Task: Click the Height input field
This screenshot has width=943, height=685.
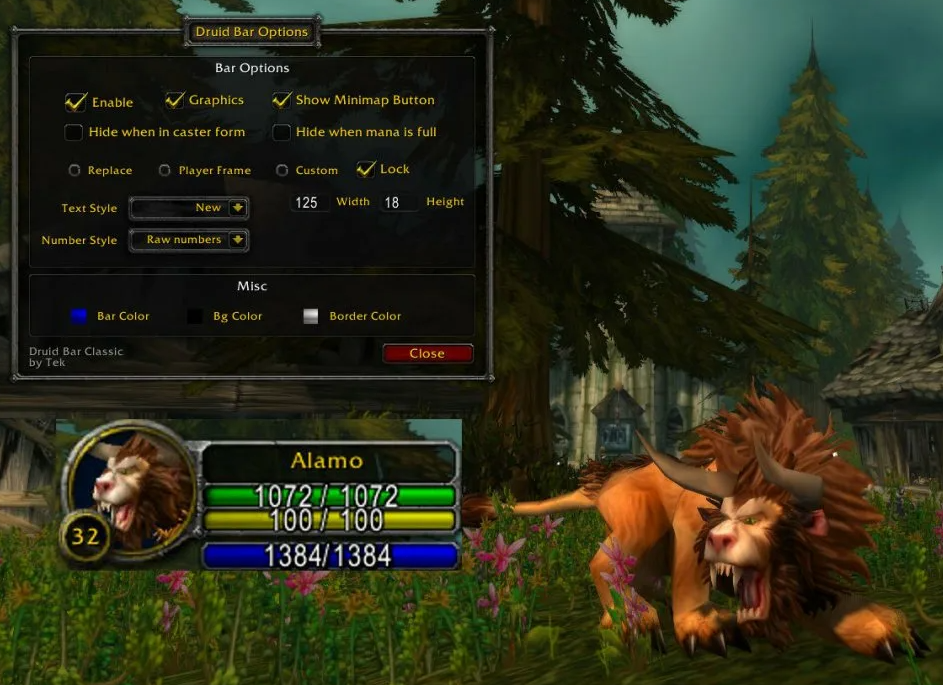Action: coord(397,203)
